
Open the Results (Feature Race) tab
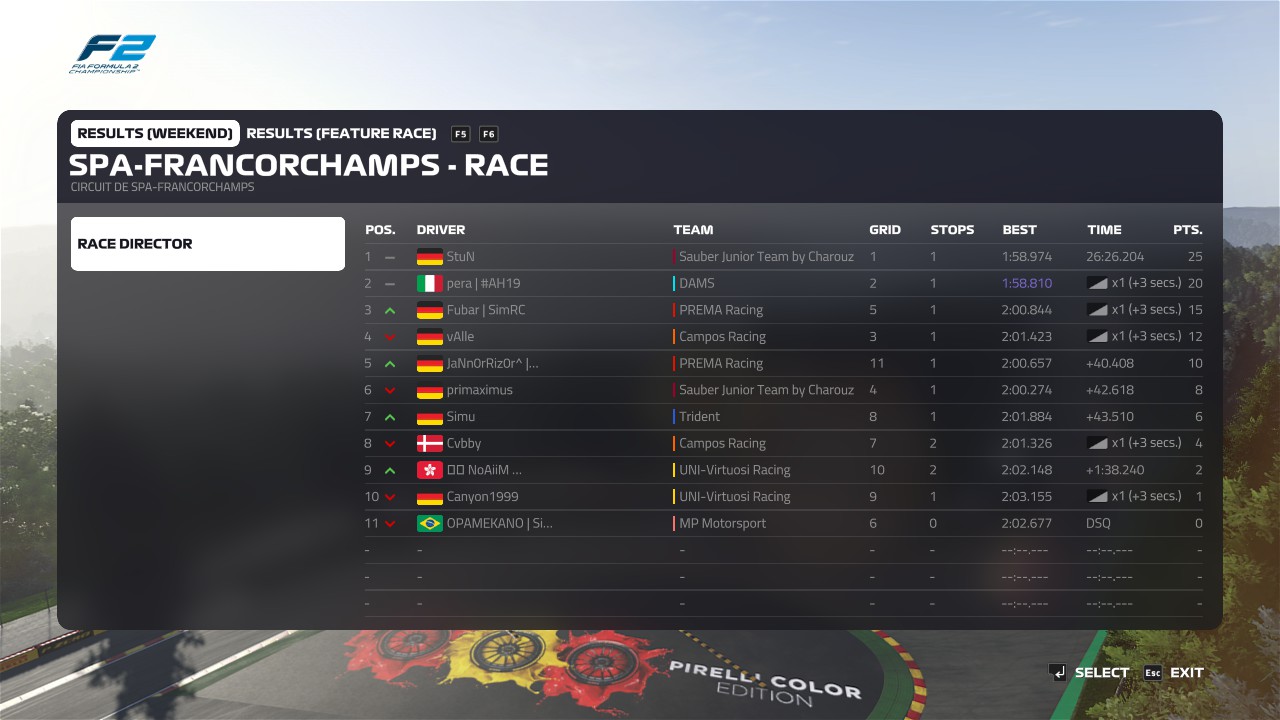(341, 134)
